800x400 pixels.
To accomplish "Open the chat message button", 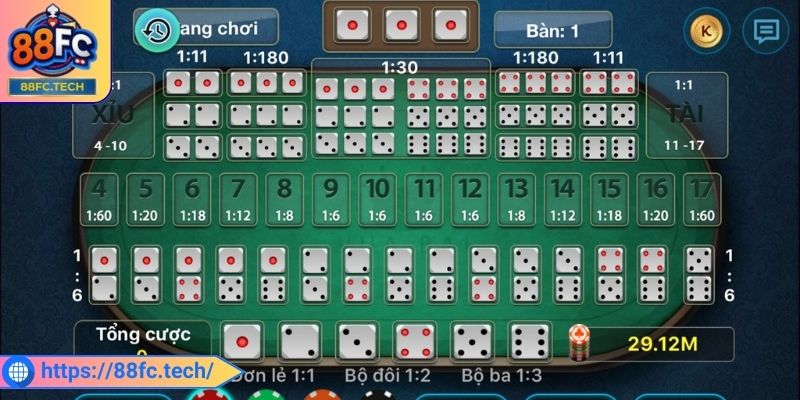I will click(766, 31).
